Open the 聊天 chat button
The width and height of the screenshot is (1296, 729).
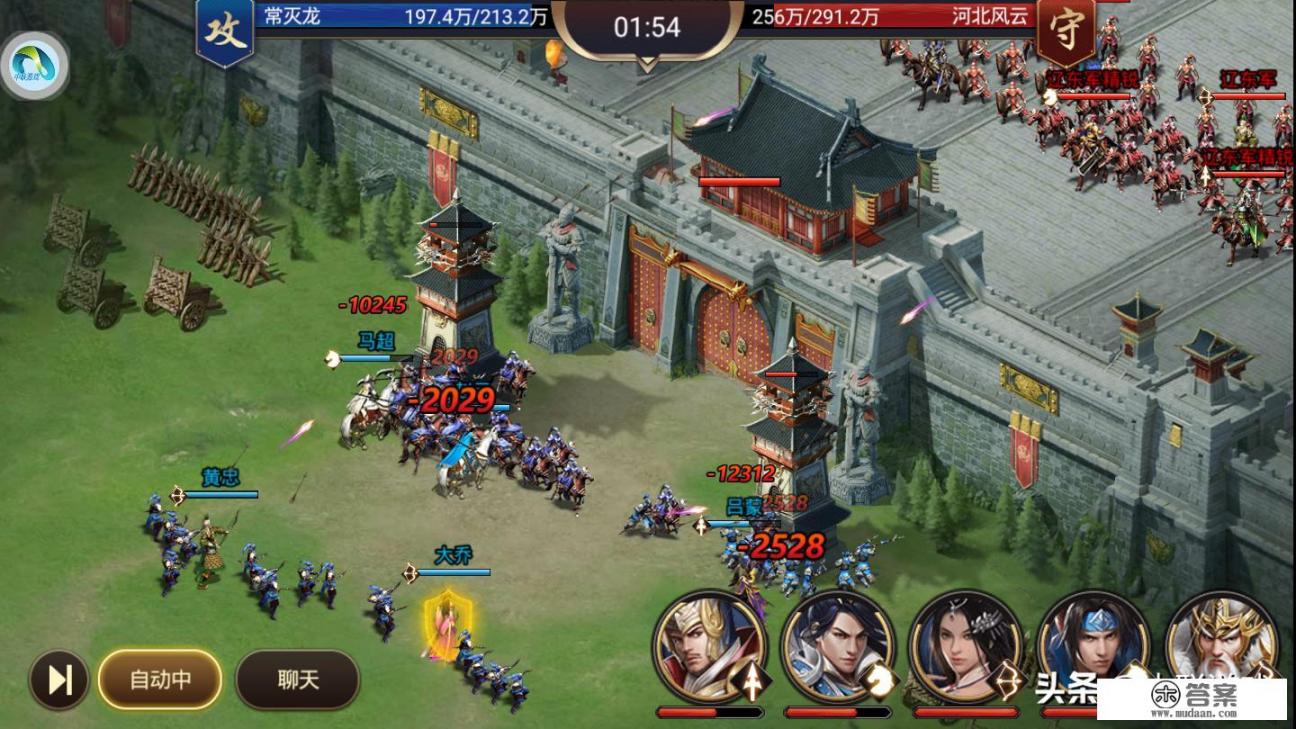297,680
